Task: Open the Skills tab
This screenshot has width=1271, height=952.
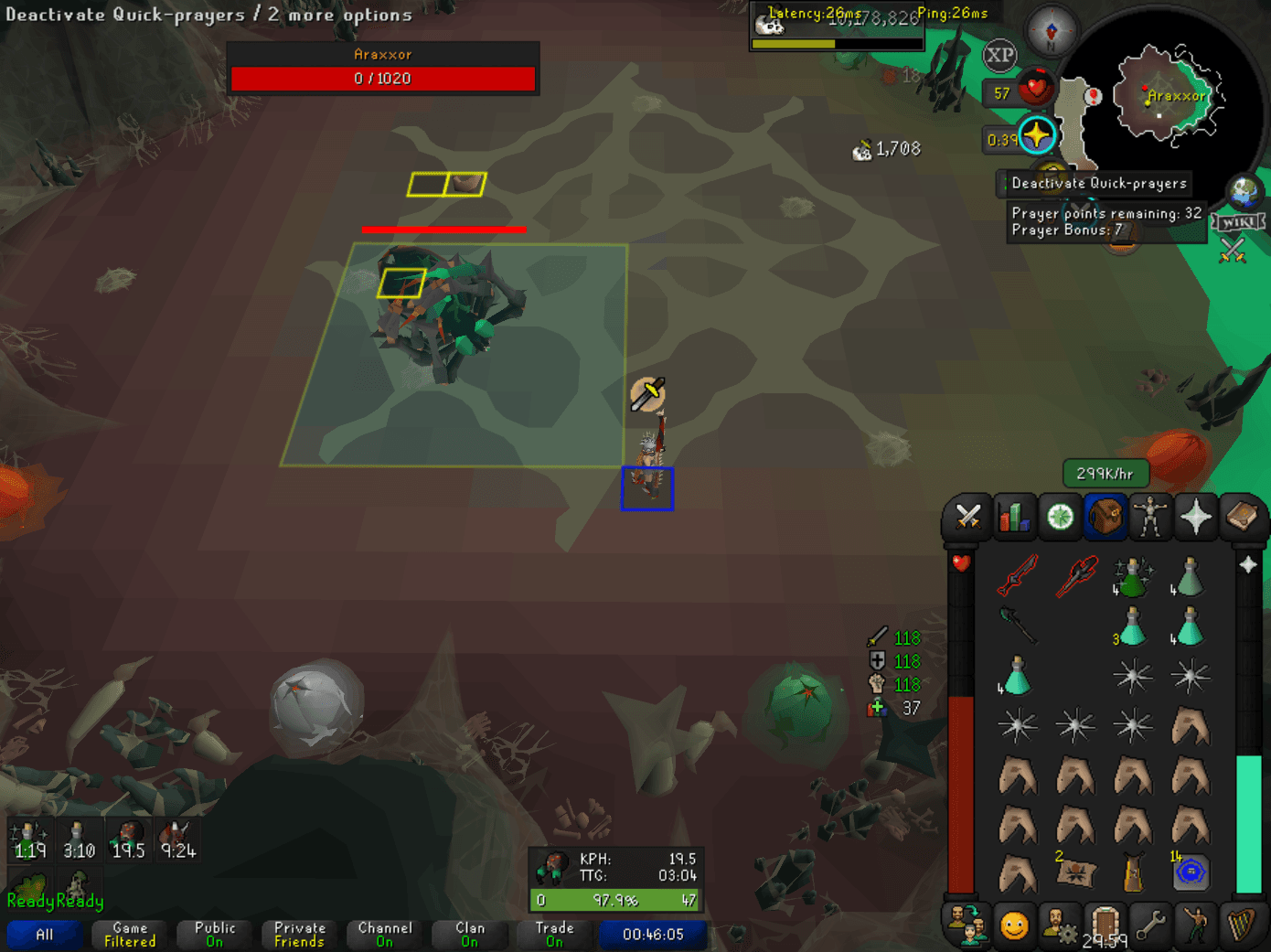Action: (1014, 518)
